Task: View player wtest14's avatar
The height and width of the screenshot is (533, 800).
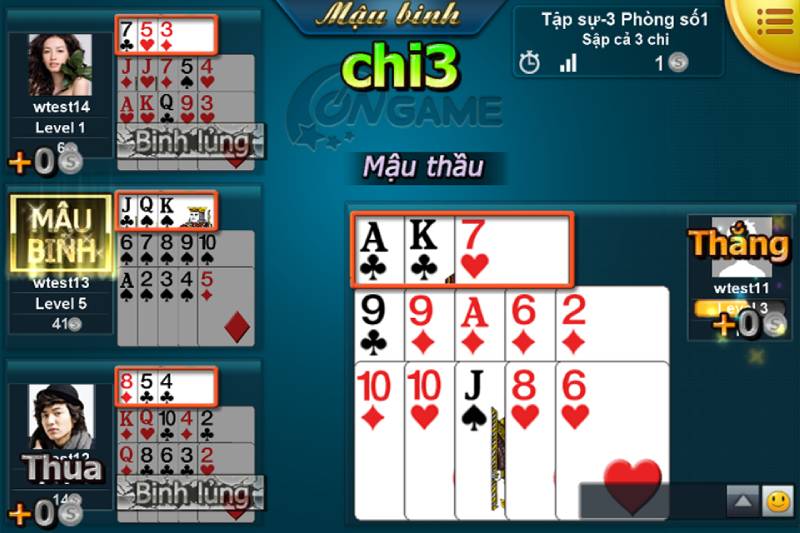Action: 60,66
